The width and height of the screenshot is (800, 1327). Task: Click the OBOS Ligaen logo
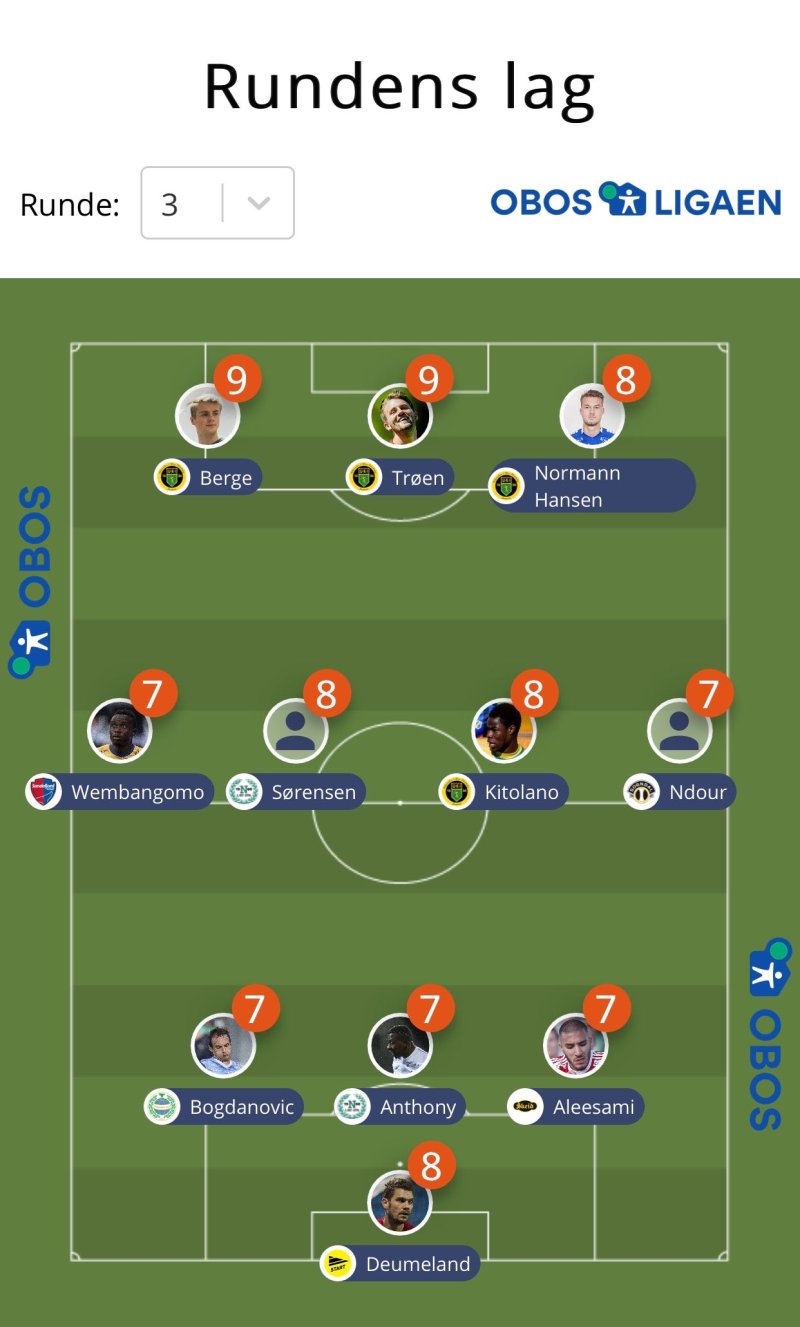point(635,201)
